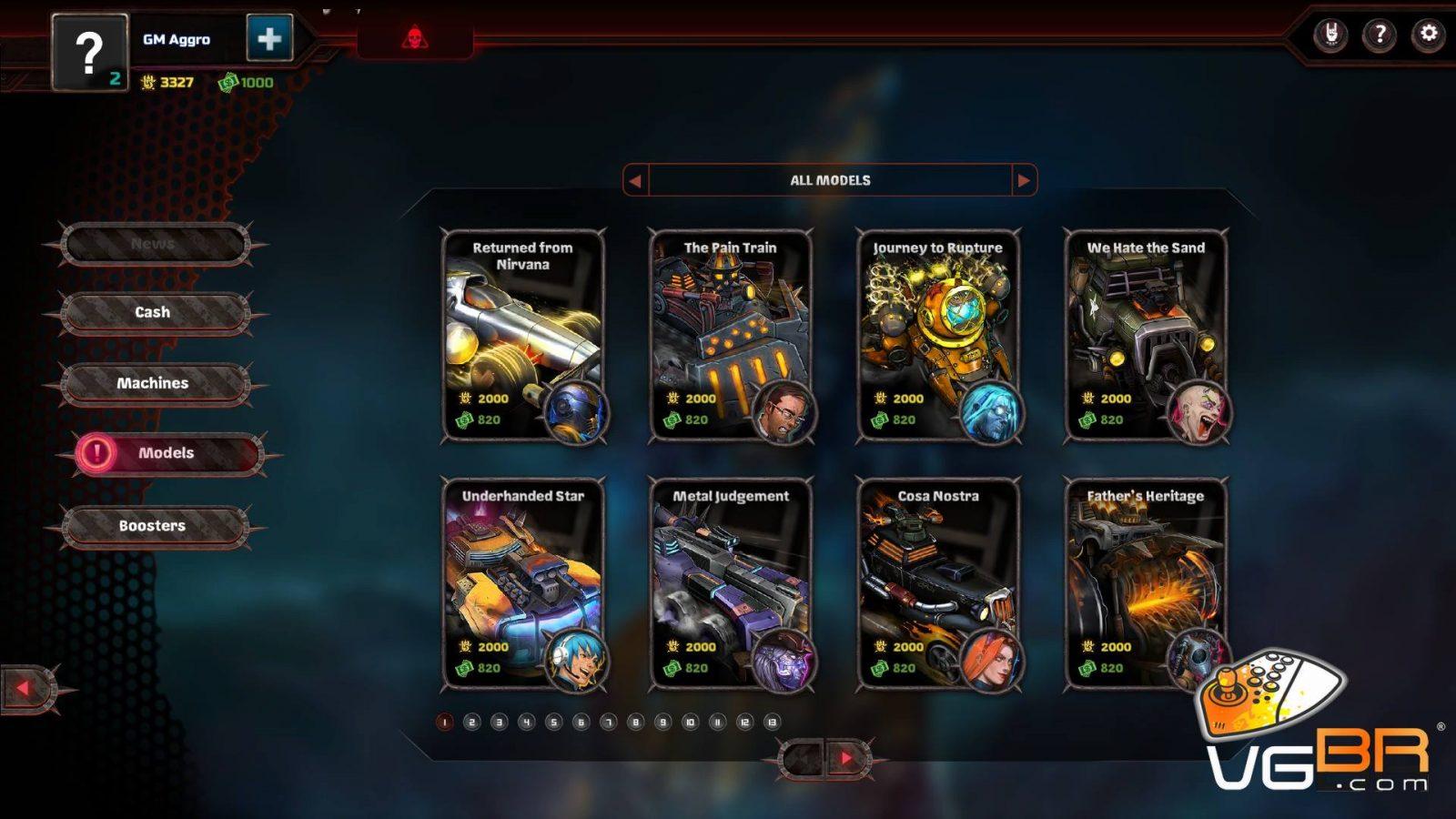This screenshot has width=1456, height=819.
Task: Choose the Underhanded Star model card
Action: point(522,583)
